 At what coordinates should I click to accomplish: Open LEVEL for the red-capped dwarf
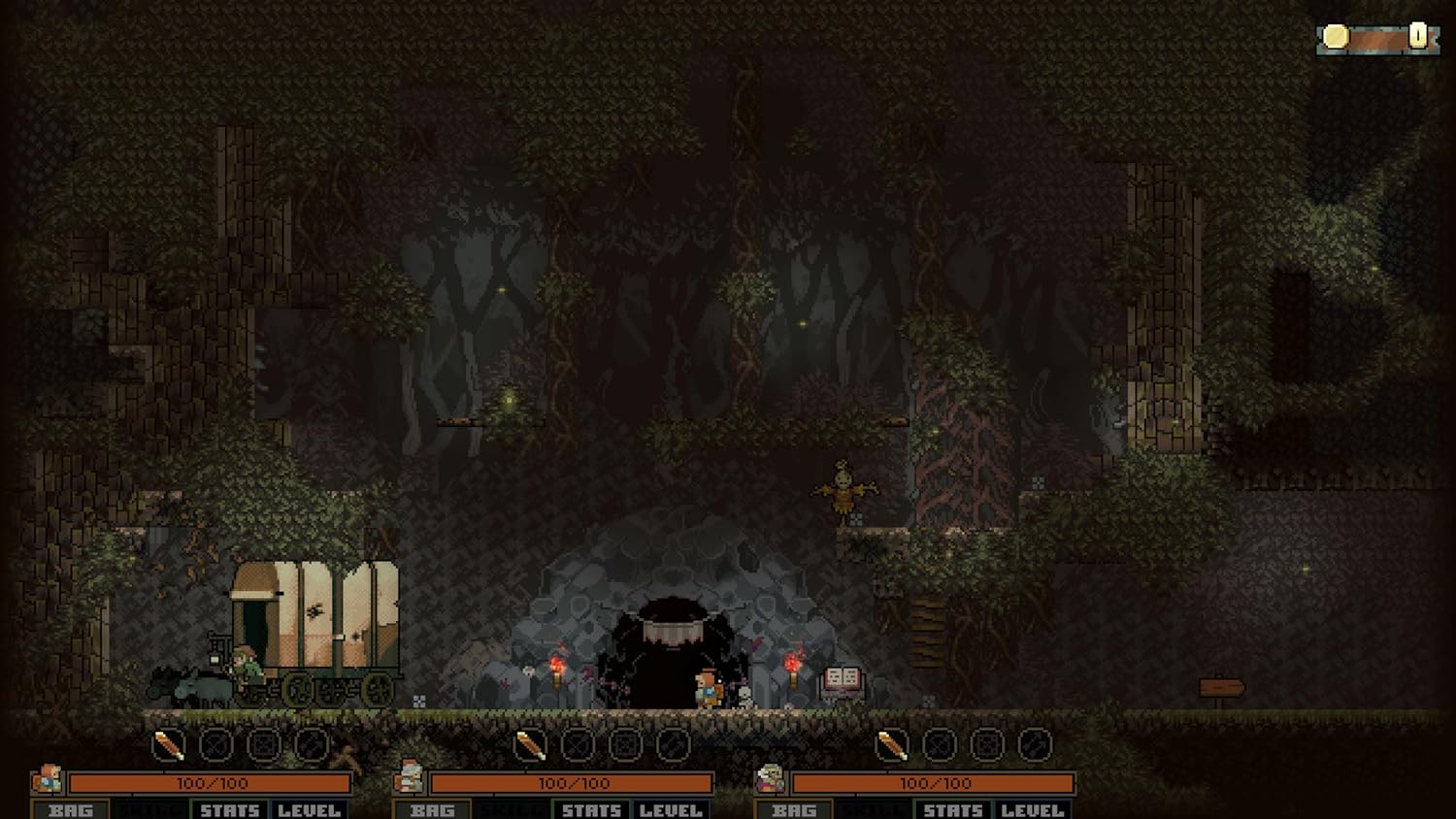(x=671, y=809)
